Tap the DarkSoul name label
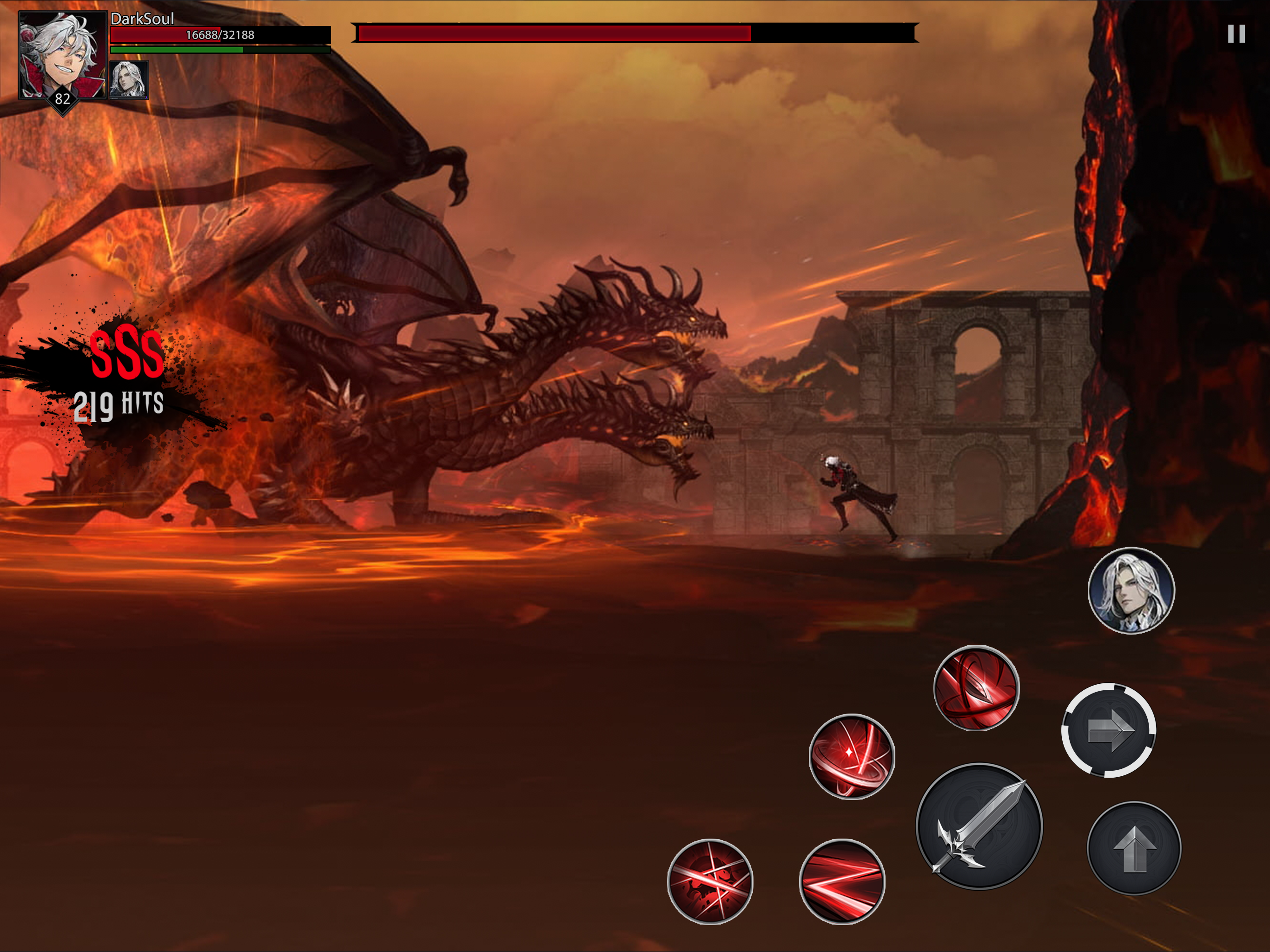Viewport: 1270px width, 952px height. coord(142,19)
